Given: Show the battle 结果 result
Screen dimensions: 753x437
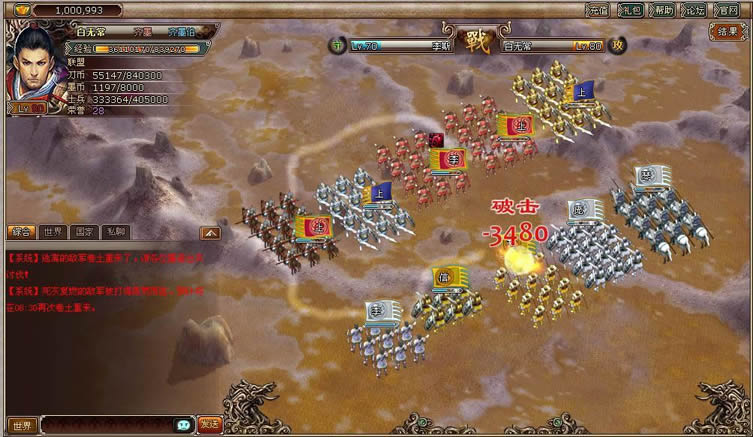Looking at the screenshot, I should (728, 32).
